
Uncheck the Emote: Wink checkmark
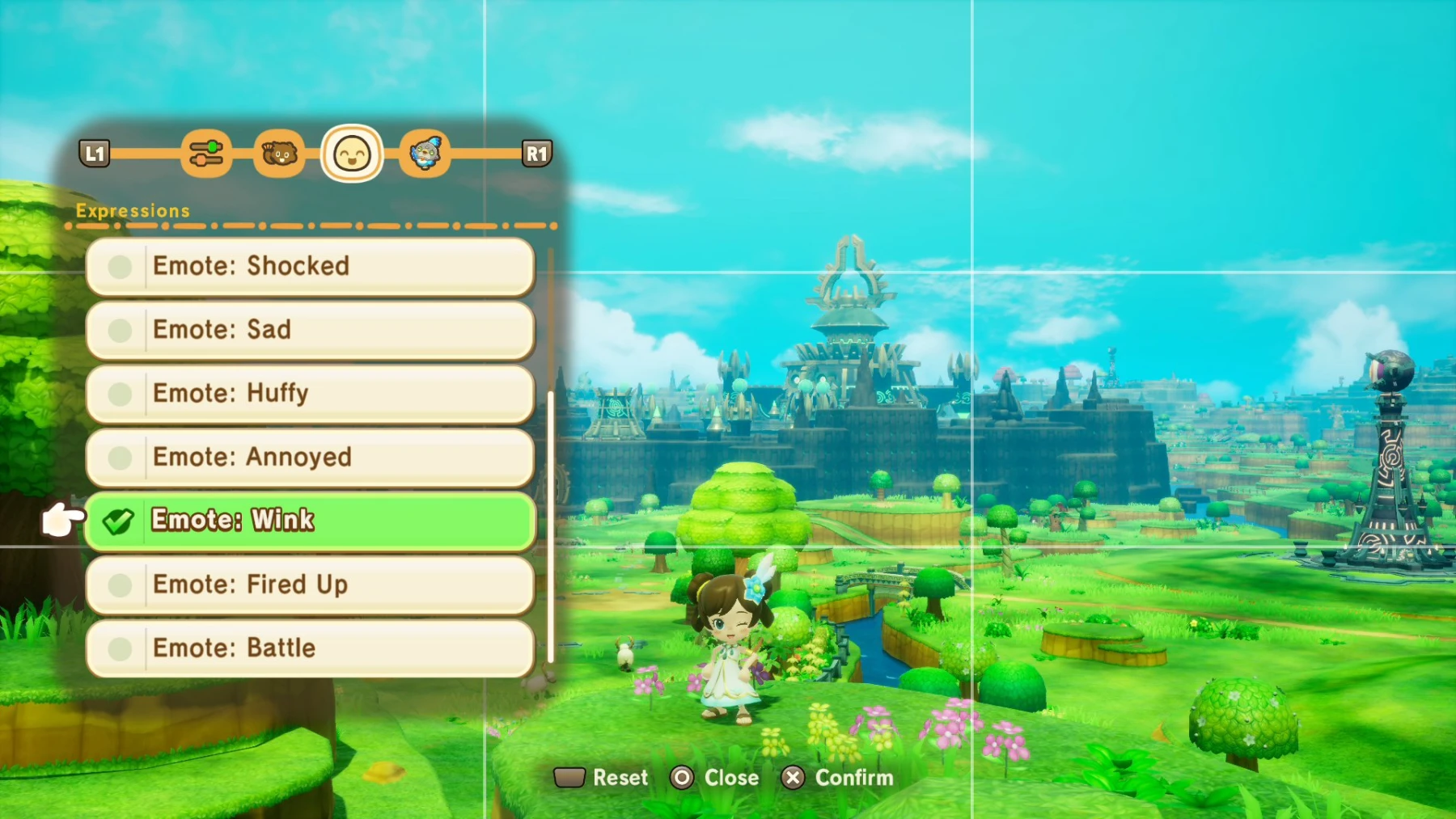[x=120, y=521]
